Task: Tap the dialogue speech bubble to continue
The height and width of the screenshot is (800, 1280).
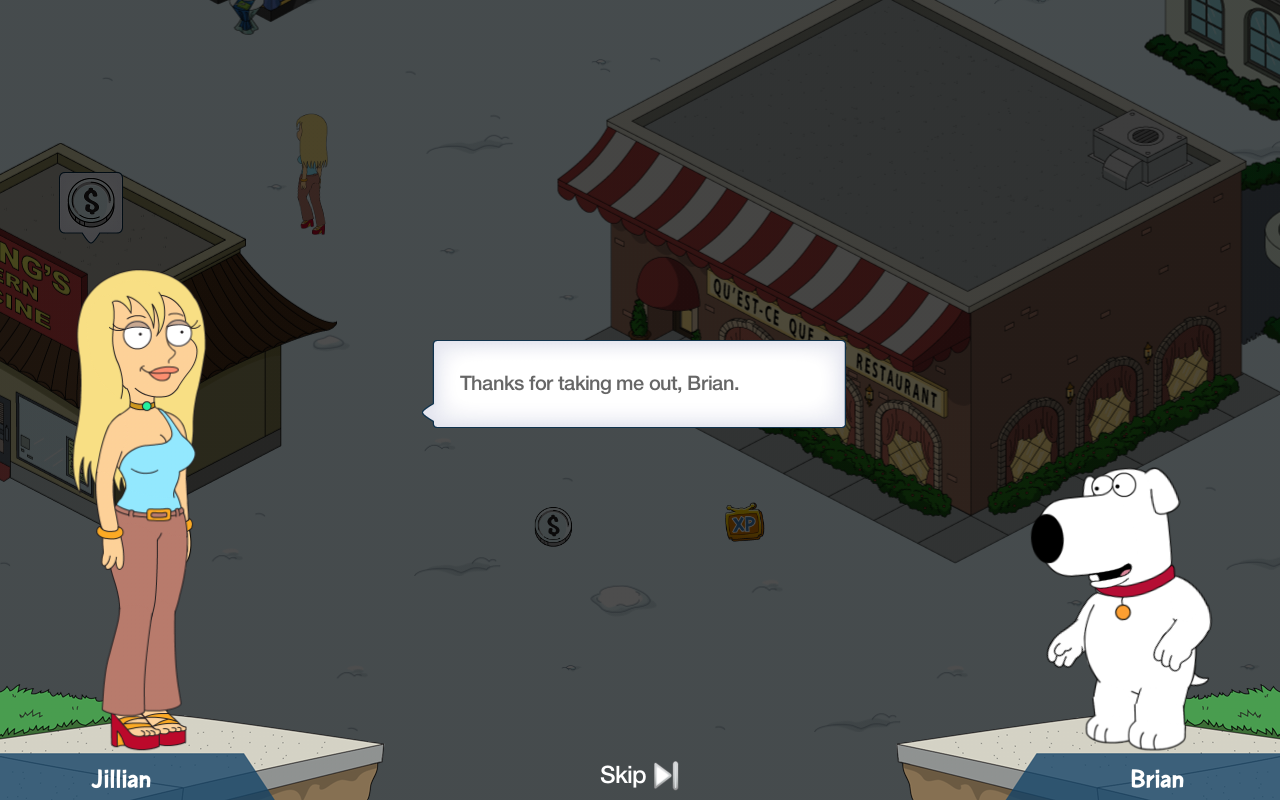Action: (x=639, y=384)
